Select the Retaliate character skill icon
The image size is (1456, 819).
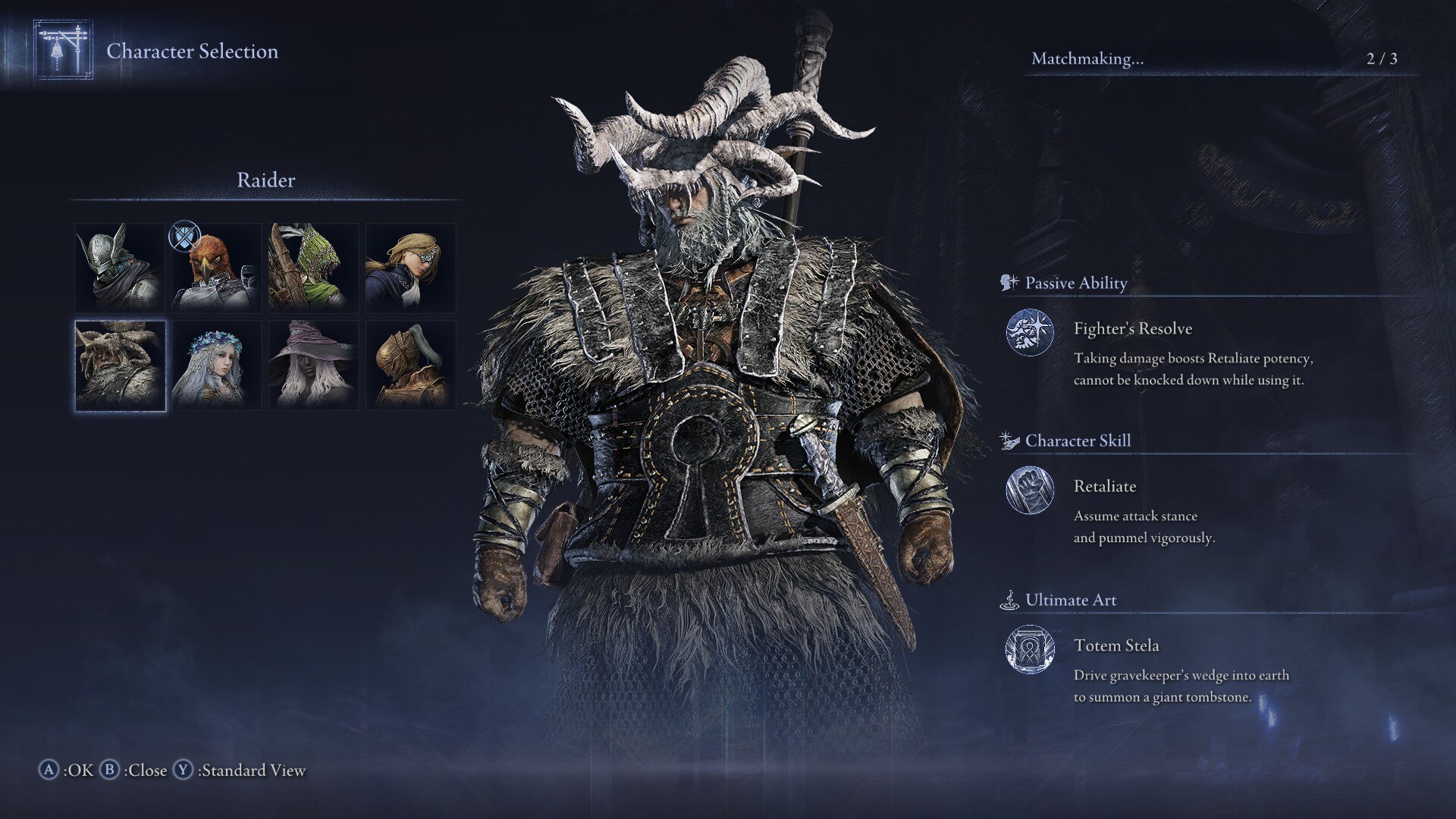[x=1029, y=490]
